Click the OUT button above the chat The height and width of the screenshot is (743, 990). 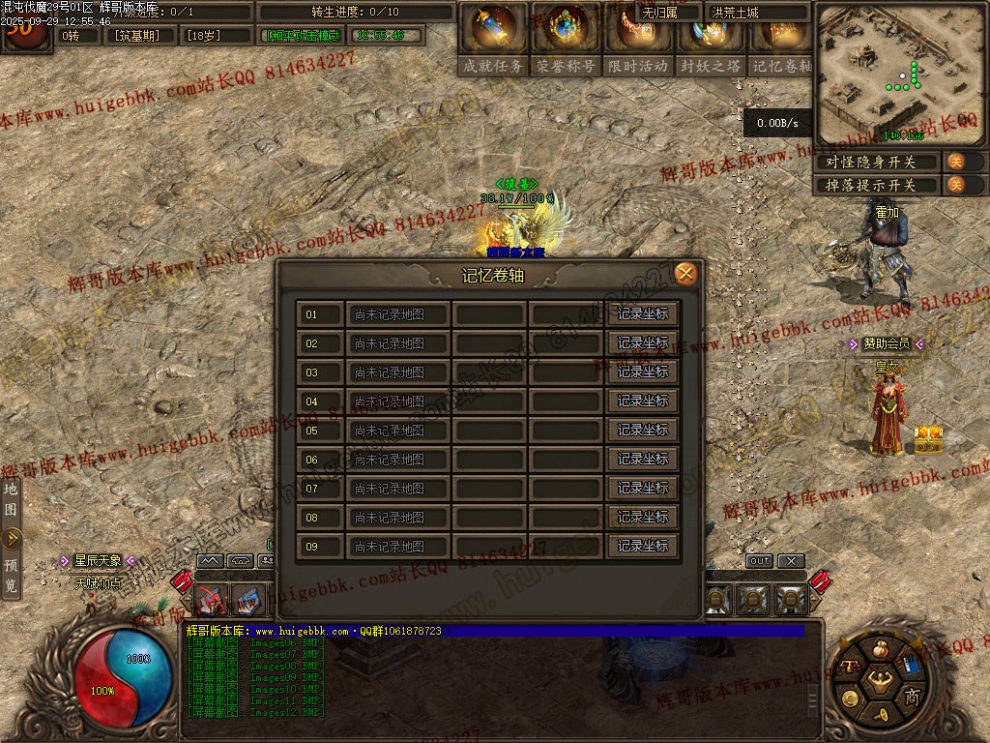pos(760,561)
